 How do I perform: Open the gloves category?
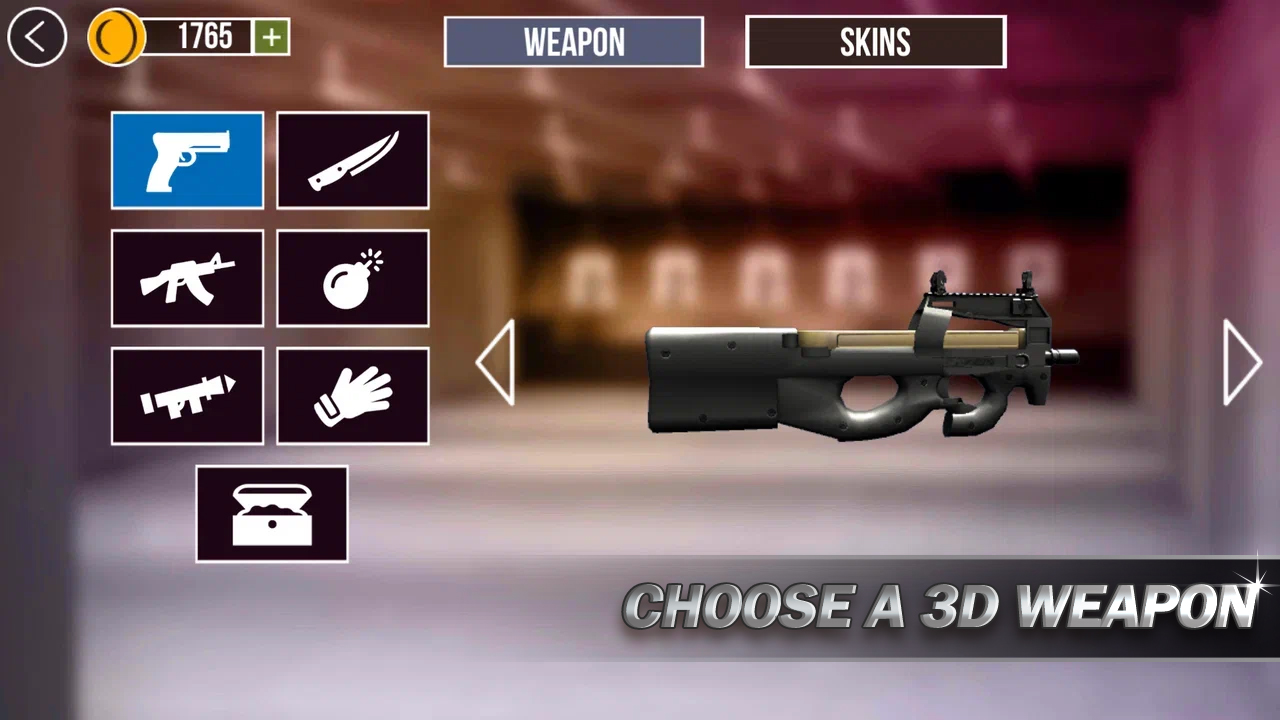353,394
